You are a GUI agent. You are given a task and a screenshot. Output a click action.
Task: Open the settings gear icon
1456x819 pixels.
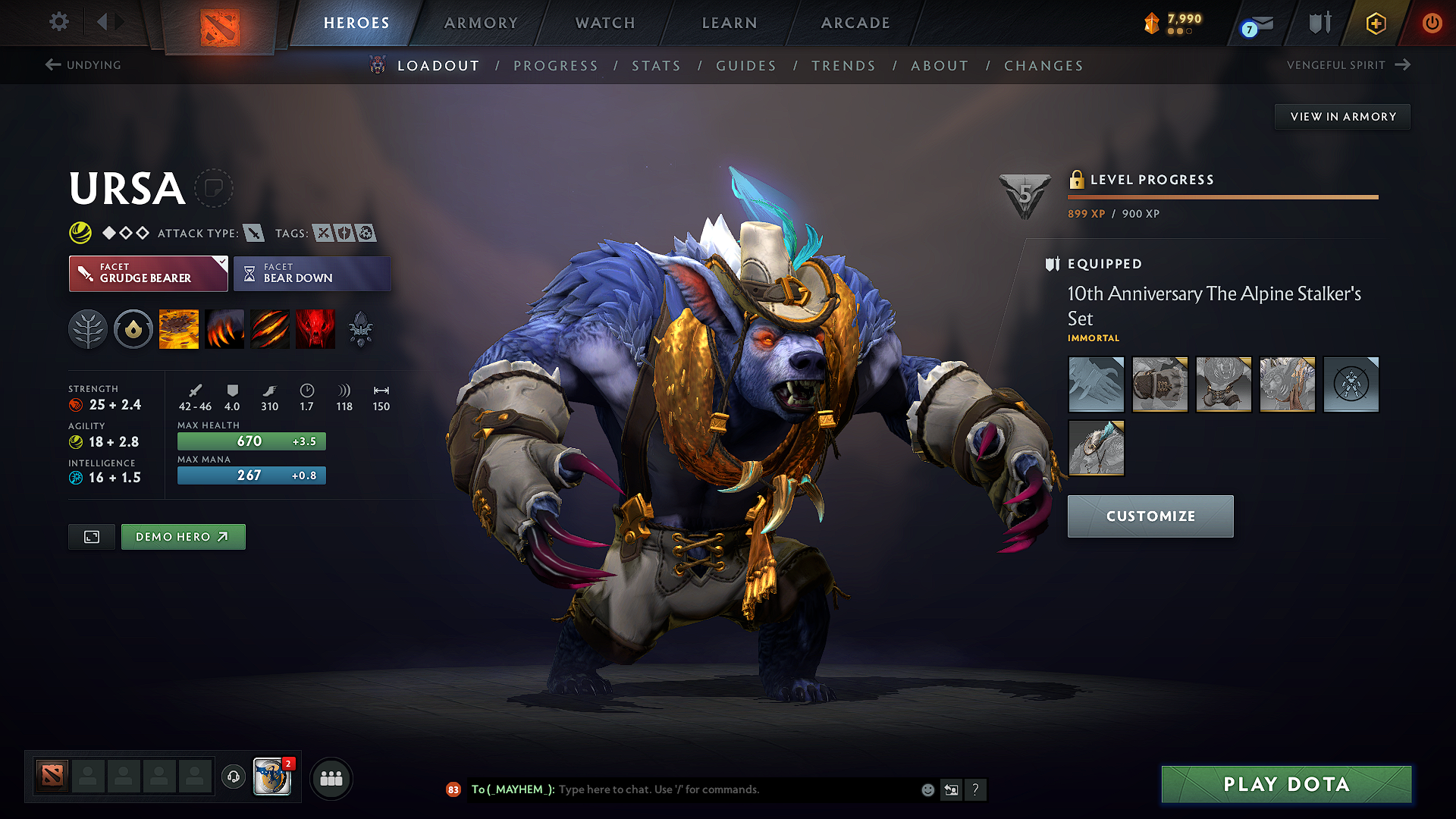click(x=58, y=22)
